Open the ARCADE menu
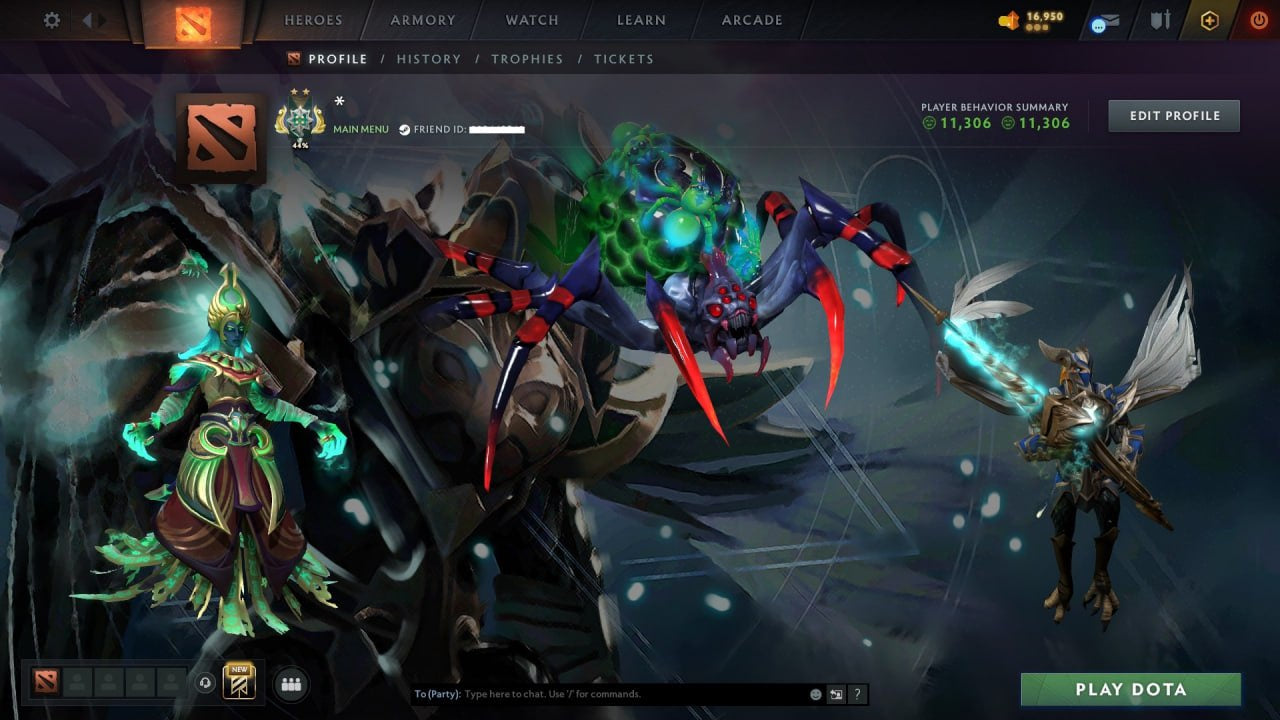The height and width of the screenshot is (720, 1280). (x=751, y=19)
